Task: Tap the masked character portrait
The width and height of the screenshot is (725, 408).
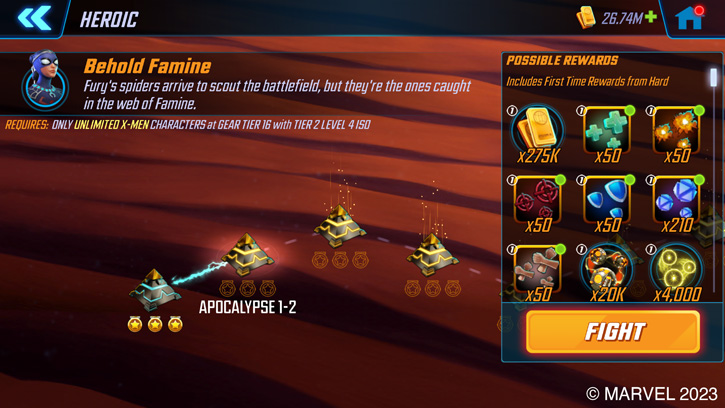Action: click(x=44, y=82)
